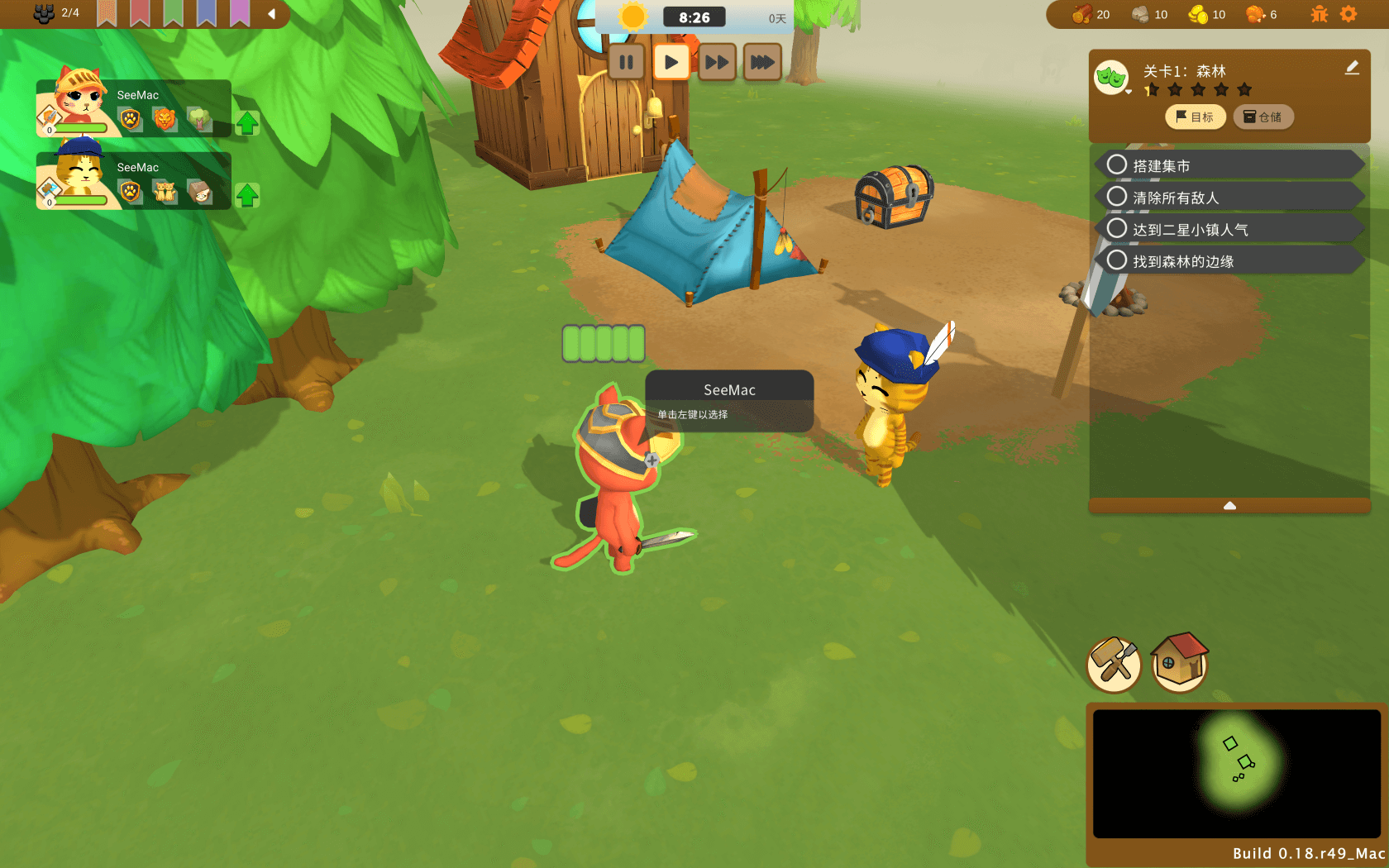The height and width of the screenshot is (868, 1389).
Task: Open the house building menu
Action: click(1180, 662)
